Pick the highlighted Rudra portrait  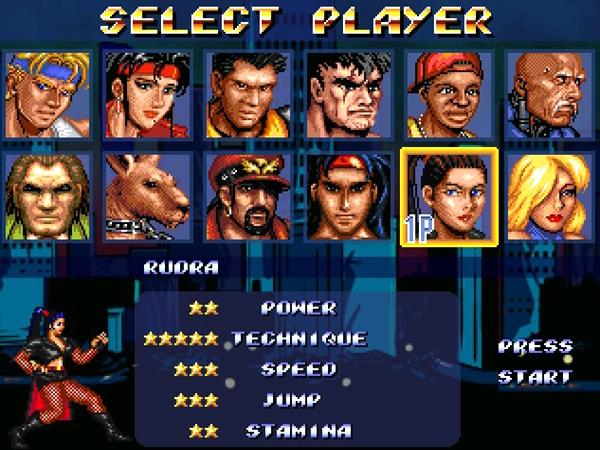tap(448, 196)
